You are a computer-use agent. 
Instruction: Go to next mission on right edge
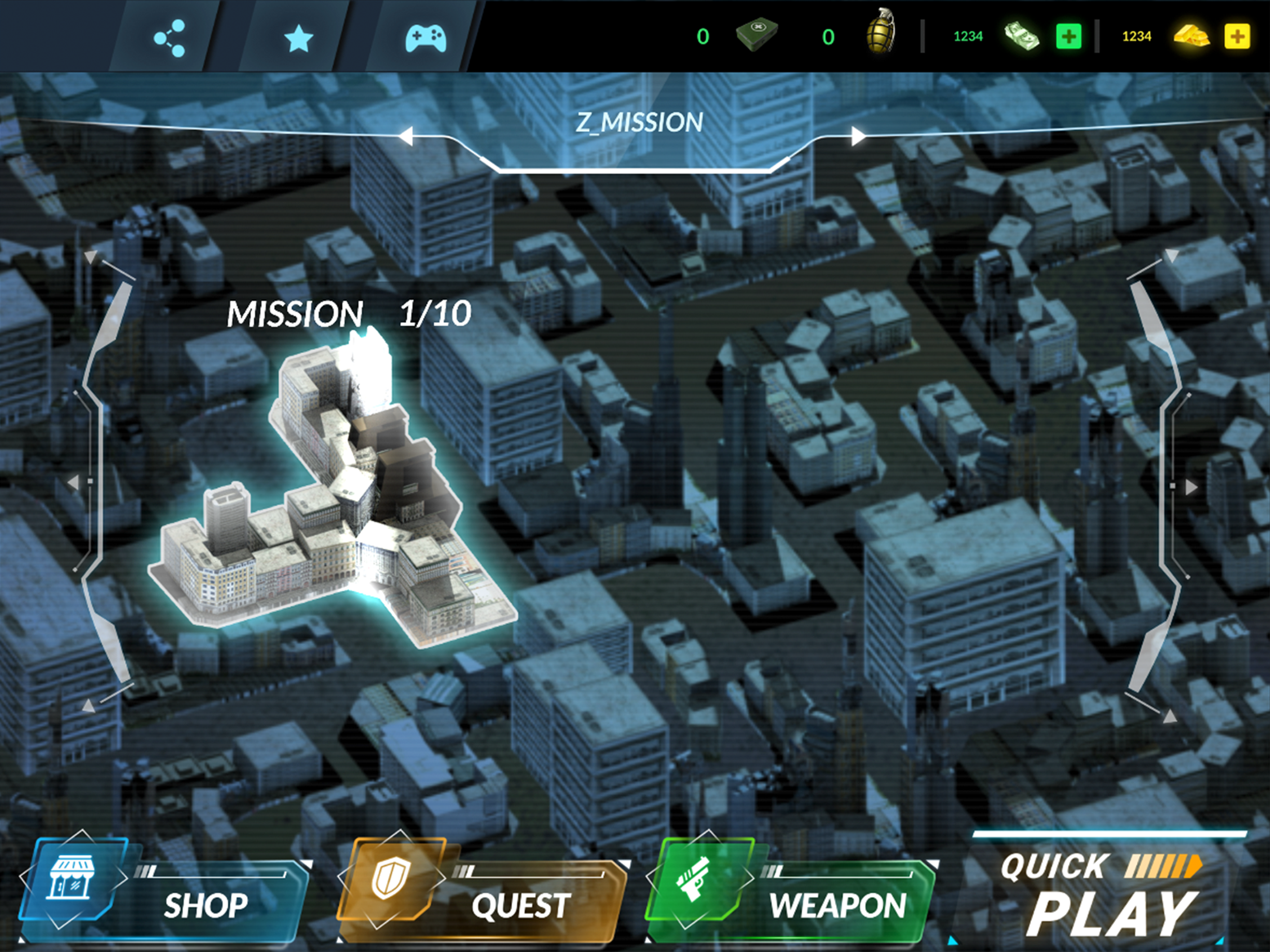tap(1192, 487)
